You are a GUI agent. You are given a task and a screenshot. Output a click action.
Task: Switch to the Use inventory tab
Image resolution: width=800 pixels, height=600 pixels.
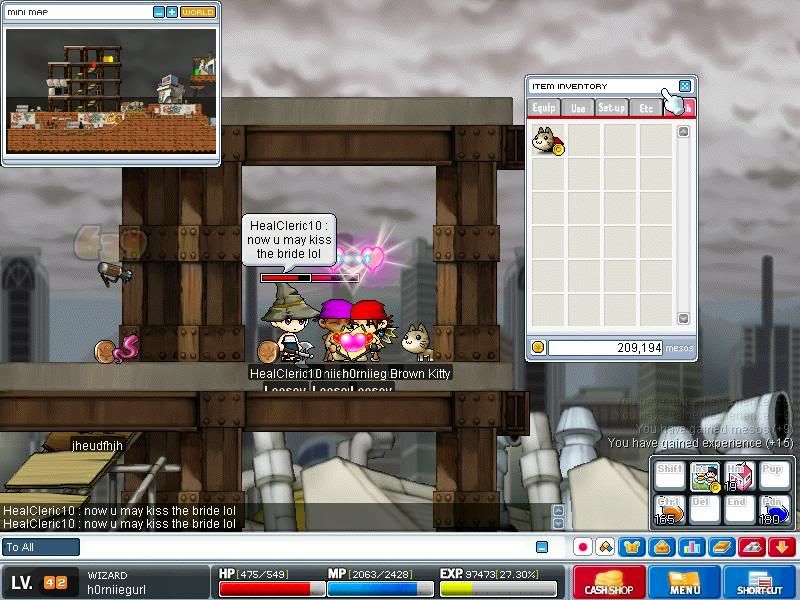pyautogui.click(x=578, y=108)
